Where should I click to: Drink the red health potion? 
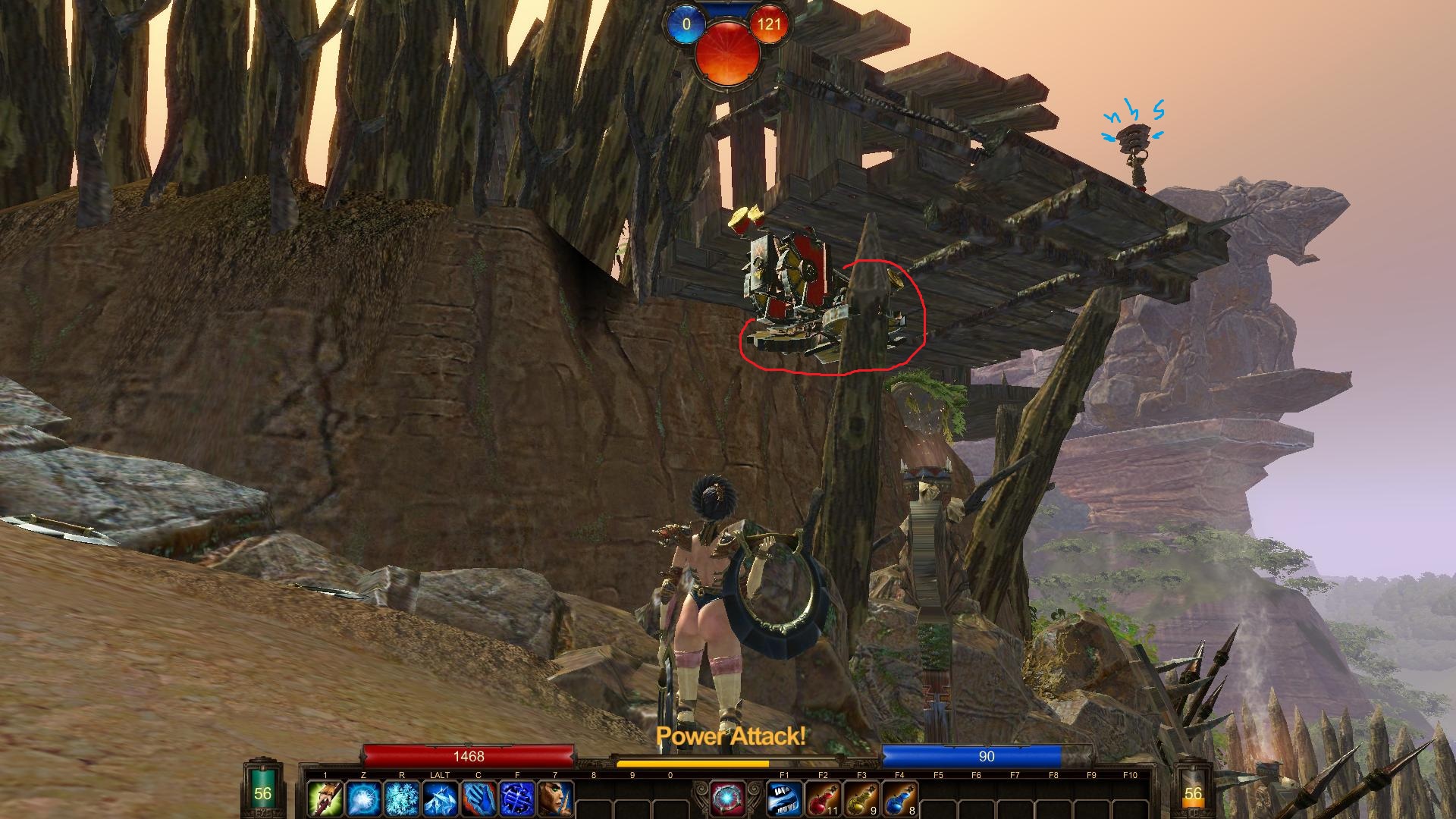[823, 799]
